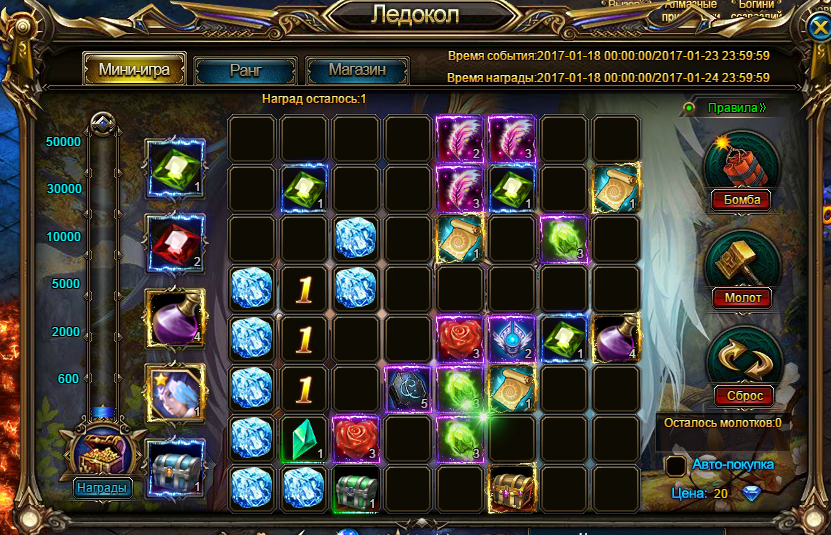Select the green crystal shard tile
Viewport: 831px width, 535px height.
(x=303, y=438)
